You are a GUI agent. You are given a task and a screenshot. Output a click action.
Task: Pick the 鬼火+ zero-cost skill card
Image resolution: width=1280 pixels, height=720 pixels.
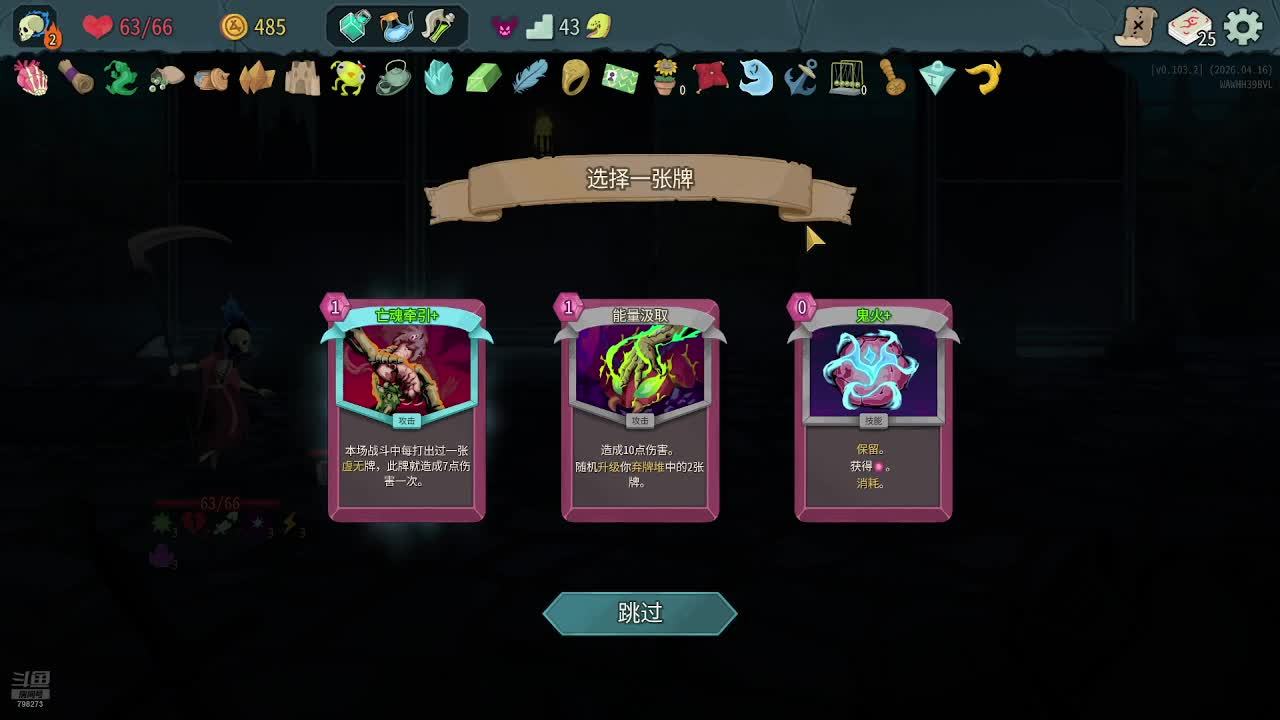click(873, 410)
